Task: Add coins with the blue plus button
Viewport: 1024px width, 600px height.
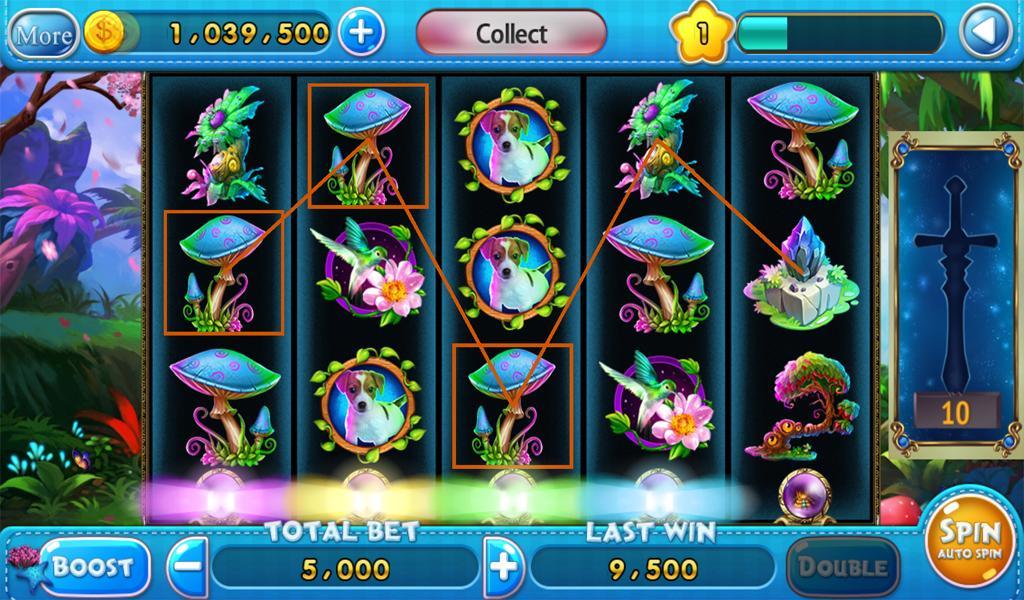Action: click(361, 33)
